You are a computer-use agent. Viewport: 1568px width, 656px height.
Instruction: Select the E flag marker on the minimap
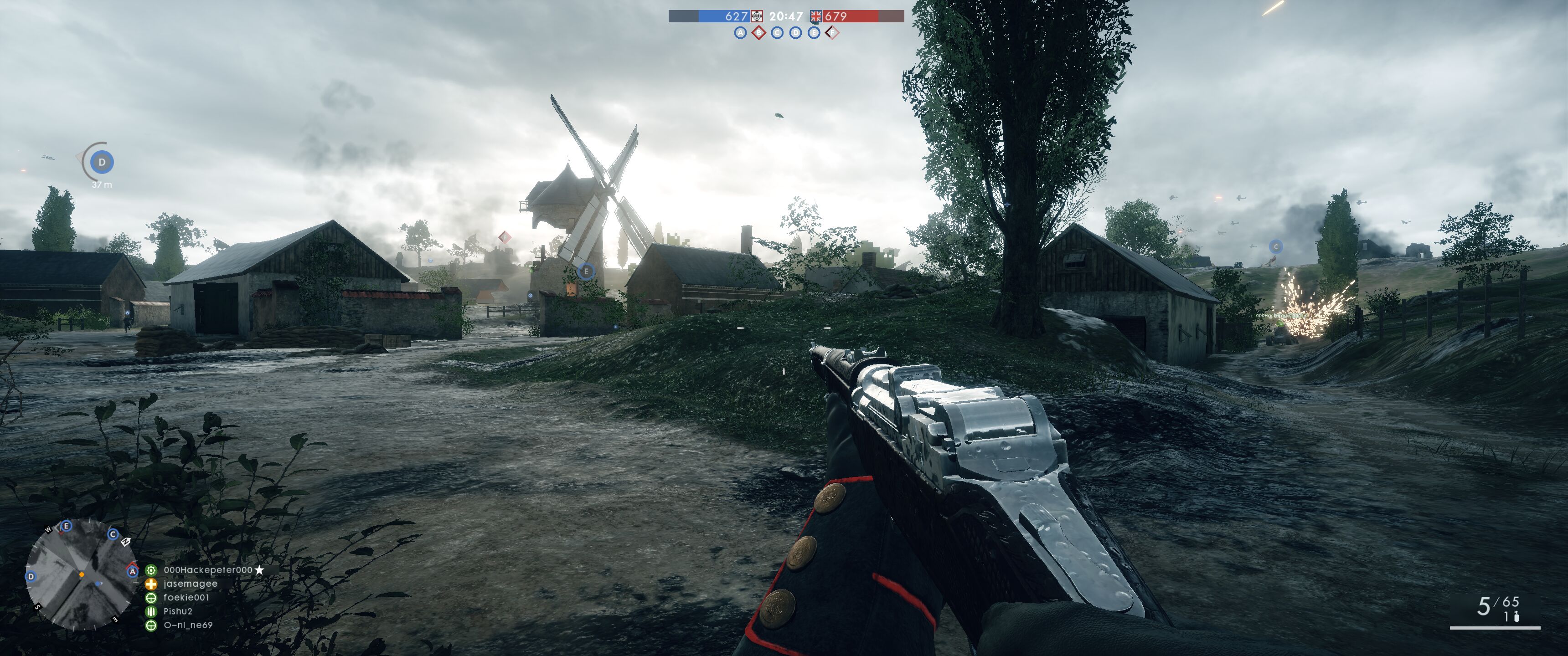pos(67,526)
